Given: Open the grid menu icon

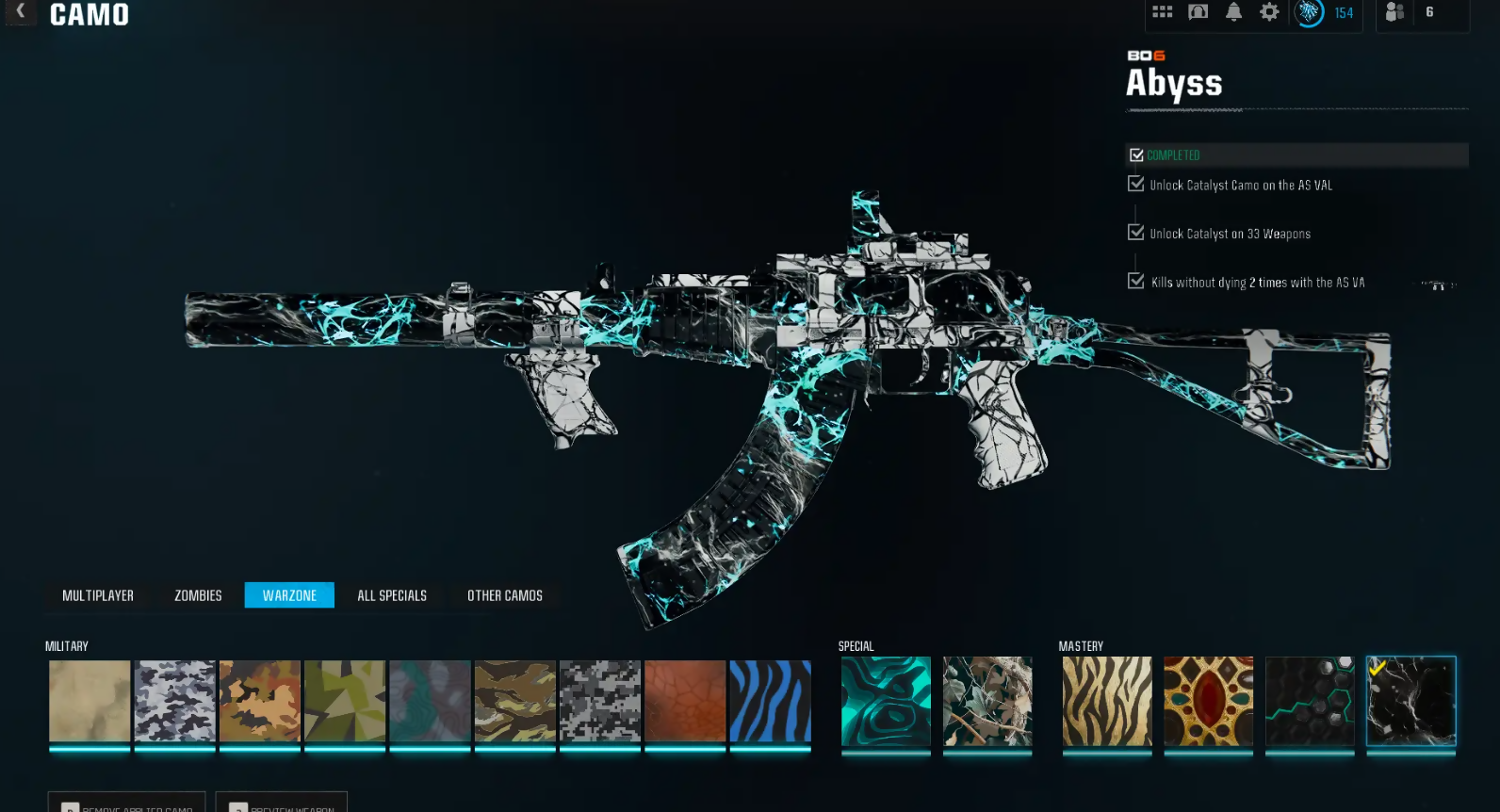Looking at the screenshot, I should (1163, 12).
